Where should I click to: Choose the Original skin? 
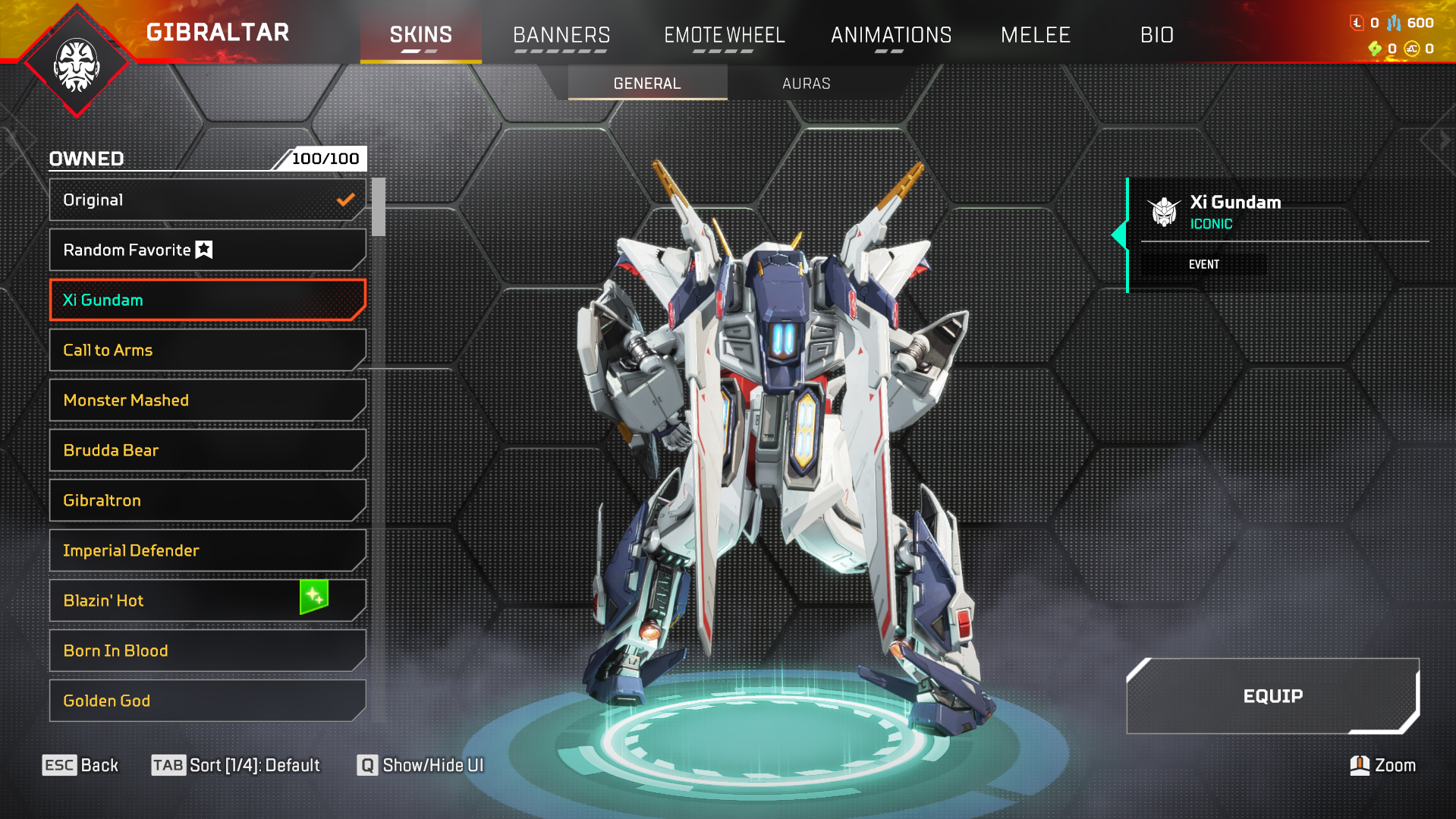[206, 200]
